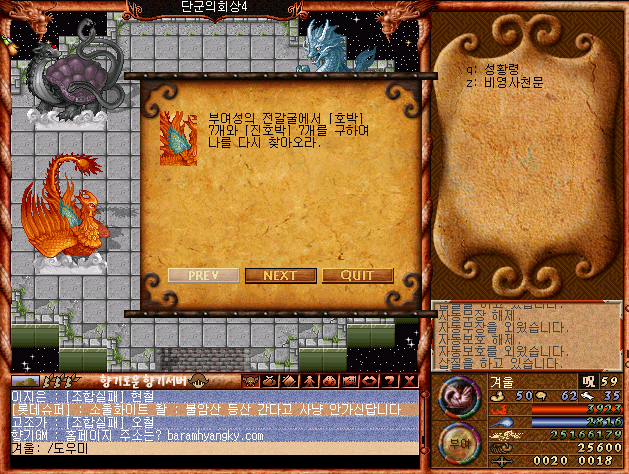Open the book icon in the toolbar

click(289, 381)
